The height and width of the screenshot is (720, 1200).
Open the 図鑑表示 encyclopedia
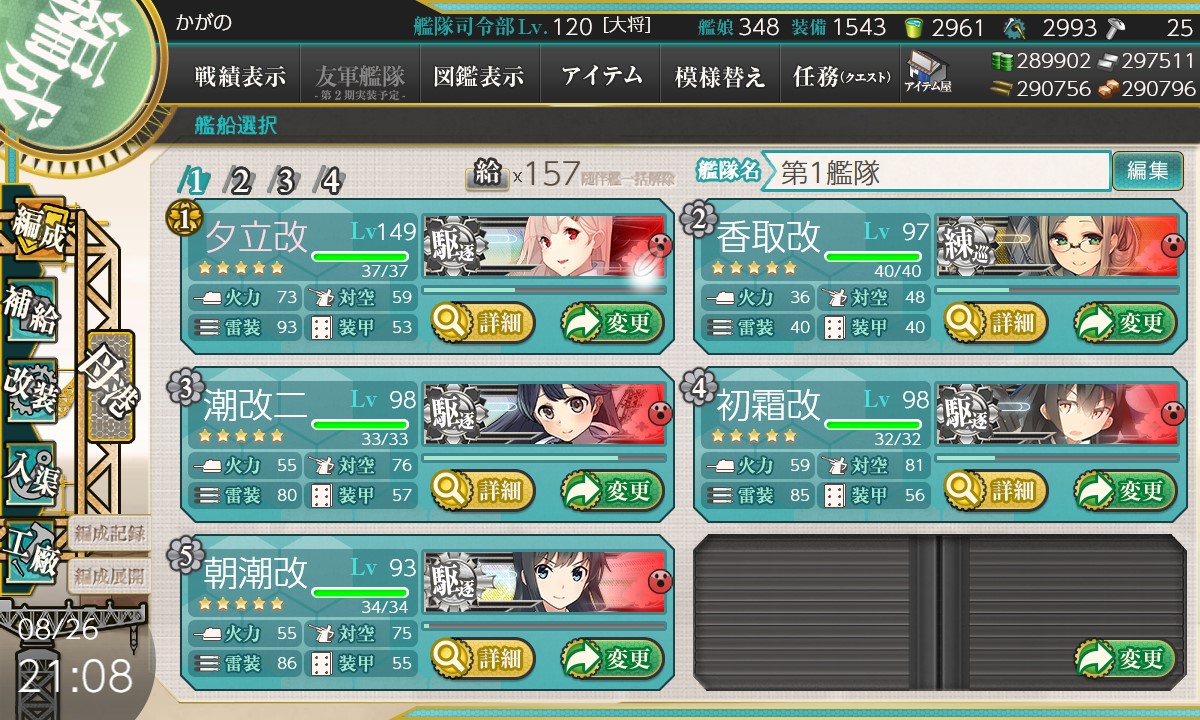(479, 76)
